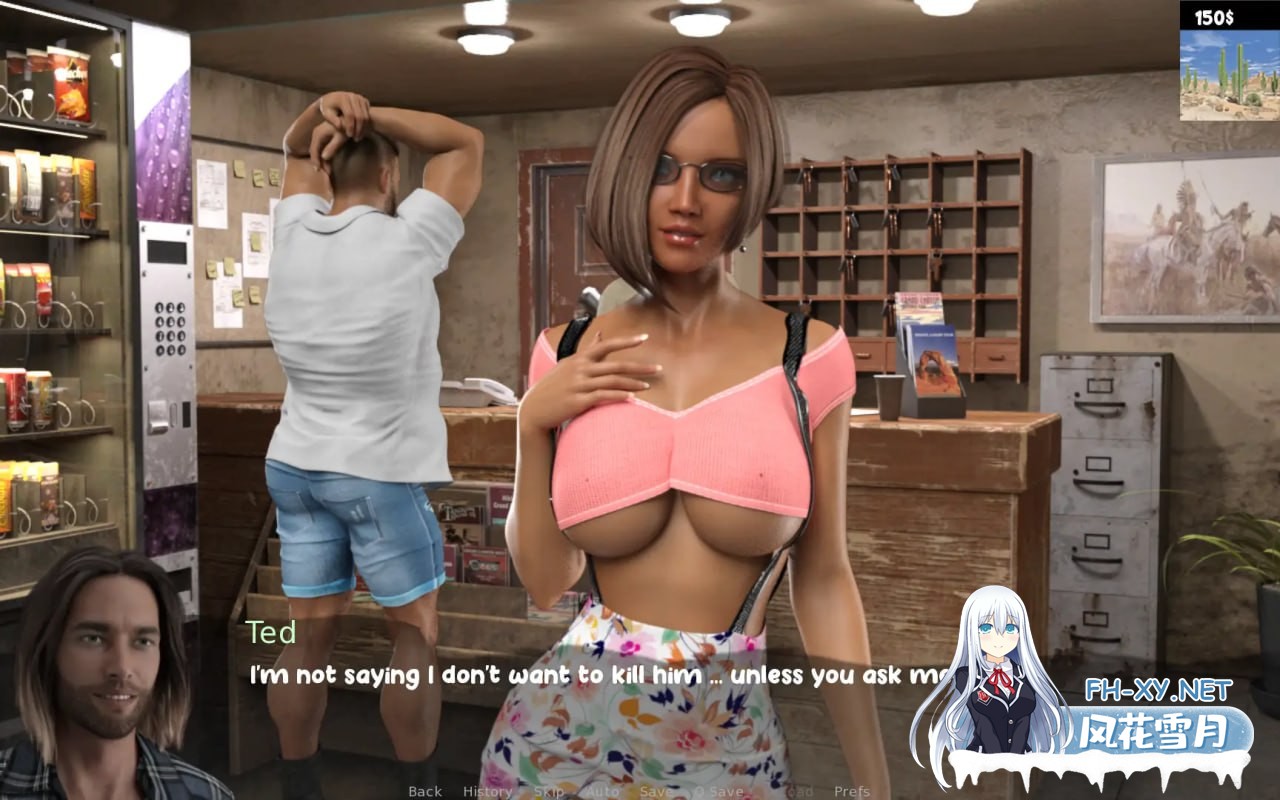Open the Save screen
The image size is (1280, 800).
click(654, 790)
